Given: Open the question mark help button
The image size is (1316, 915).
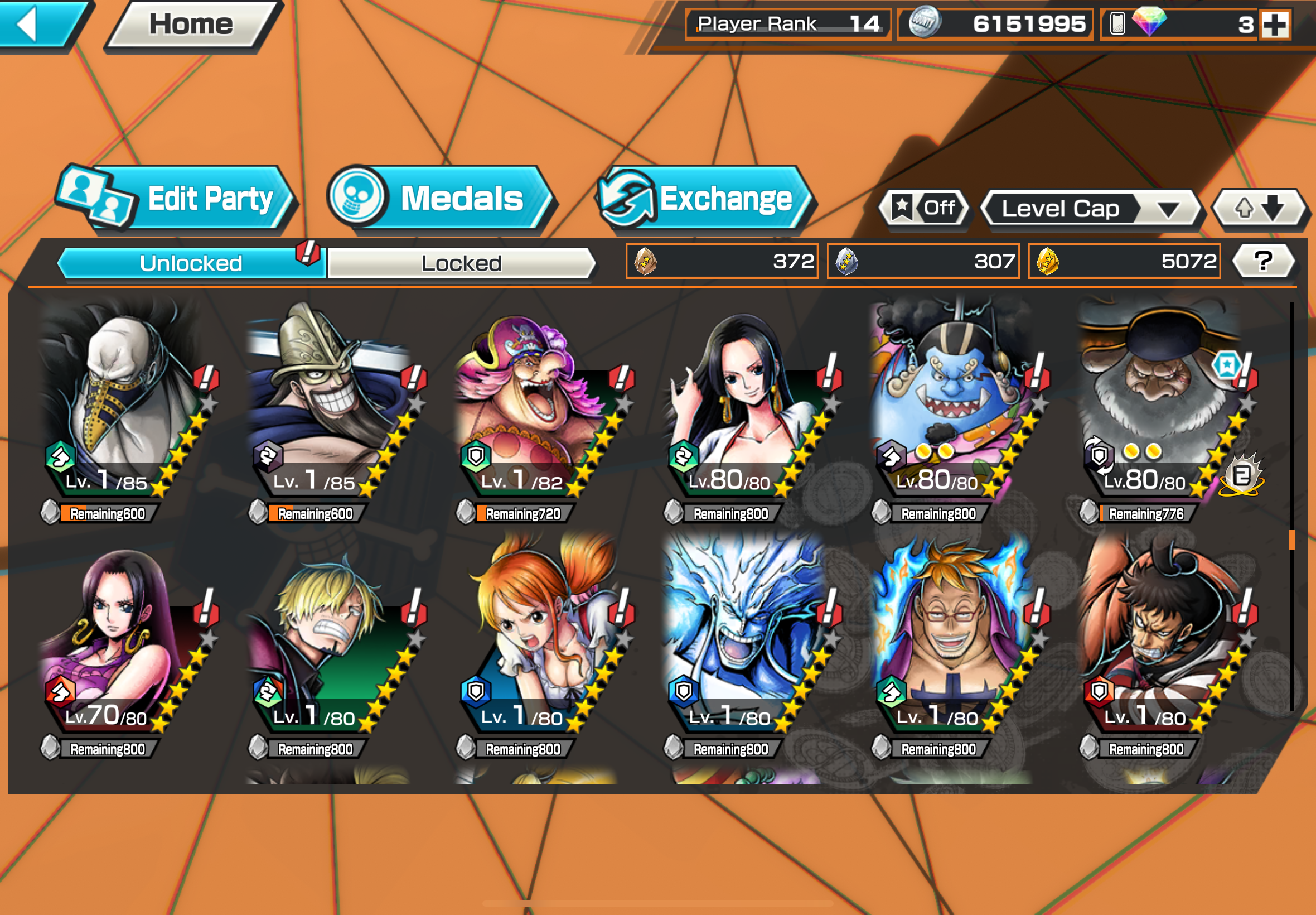Looking at the screenshot, I should 1262,262.
